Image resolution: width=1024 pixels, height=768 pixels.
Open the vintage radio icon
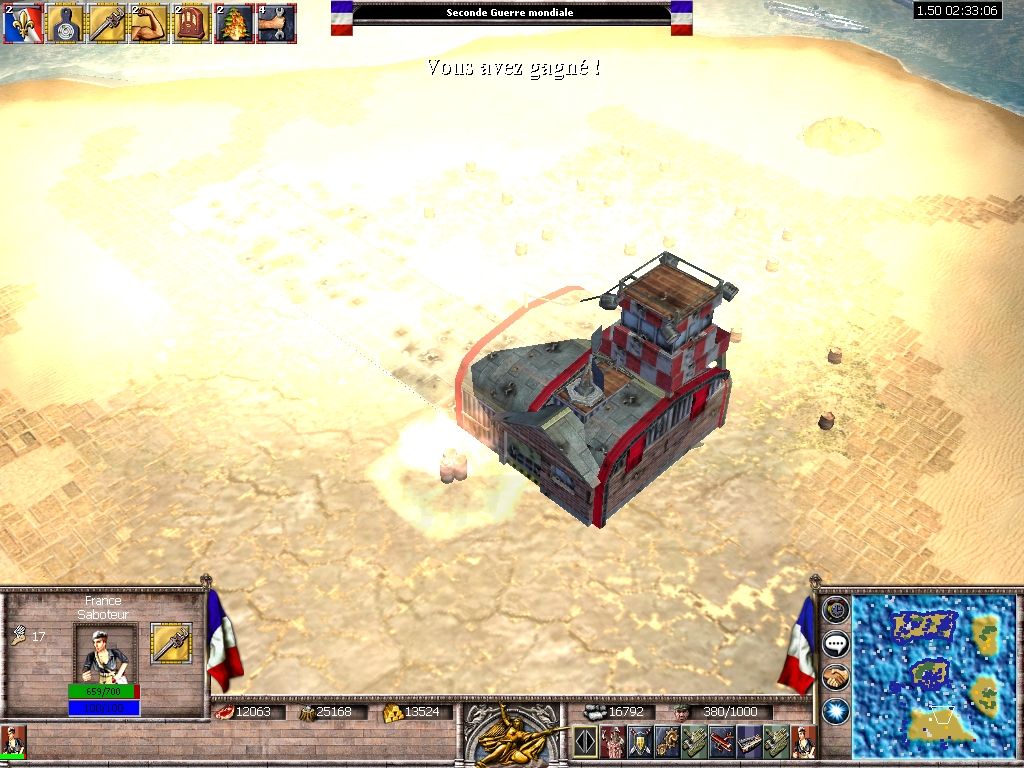click(x=190, y=23)
